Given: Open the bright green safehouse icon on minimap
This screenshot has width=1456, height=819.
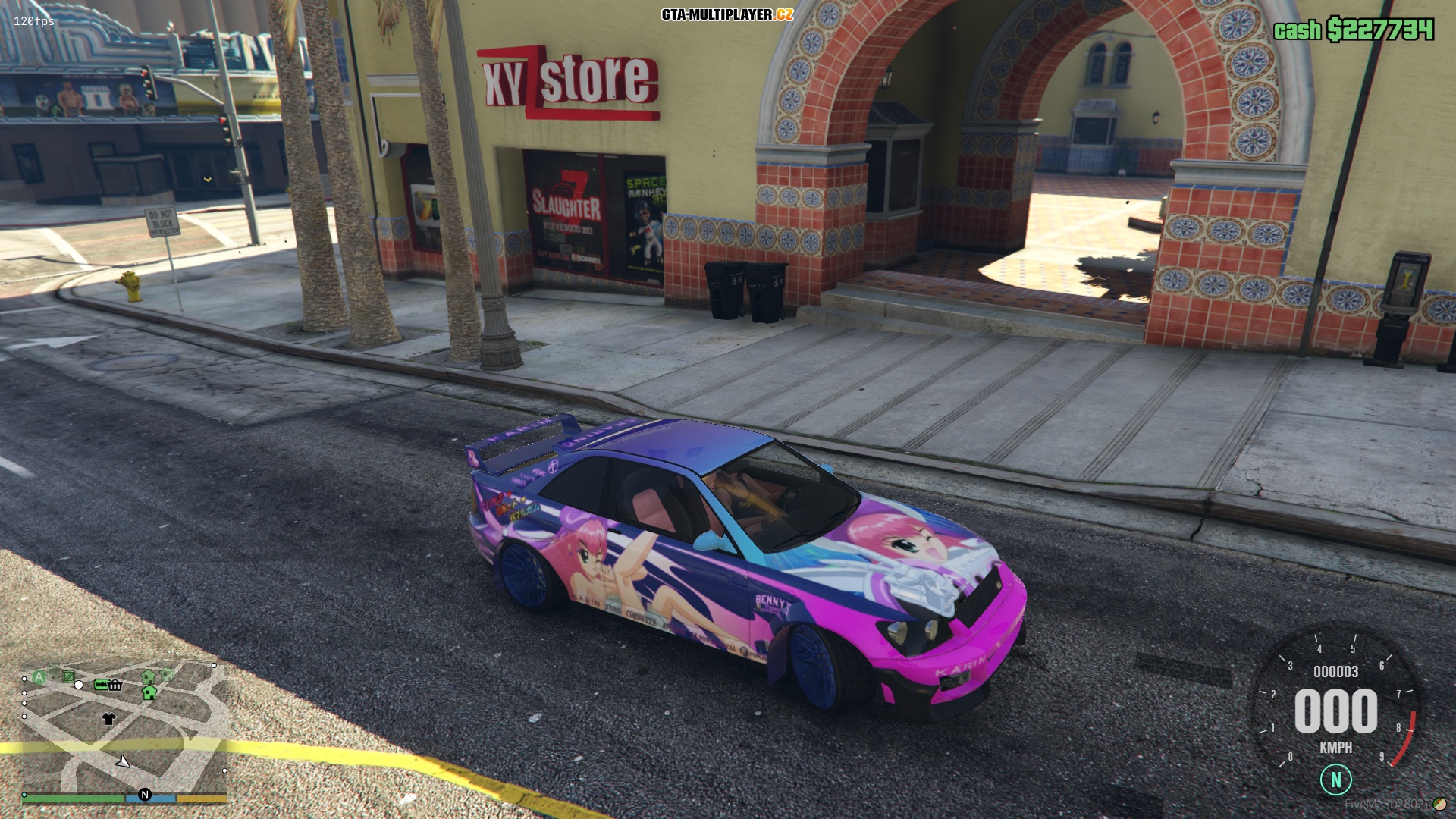Looking at the screenshot, I should [149, 694].
